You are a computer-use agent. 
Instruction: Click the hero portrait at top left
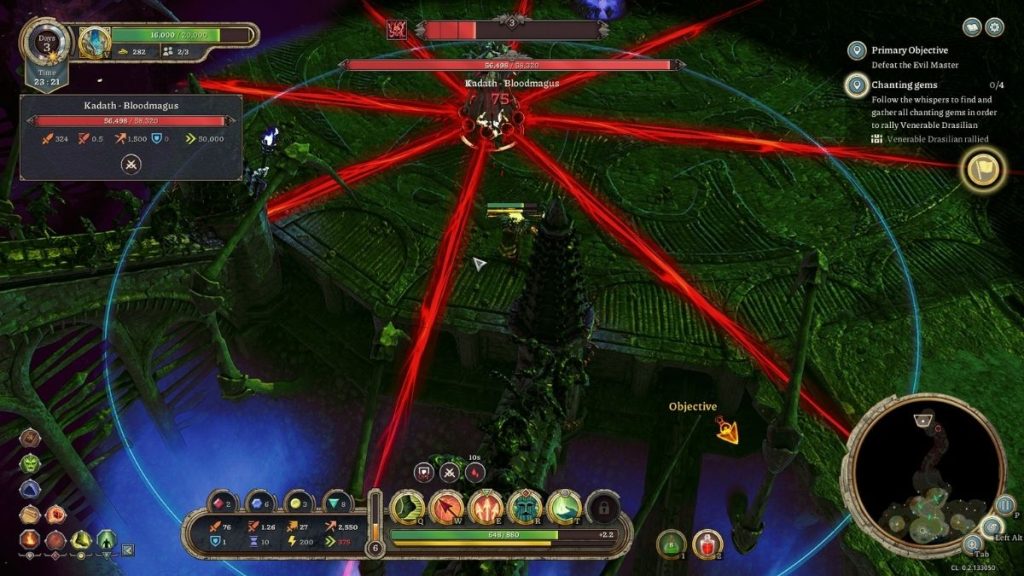(x=95, y=41)
